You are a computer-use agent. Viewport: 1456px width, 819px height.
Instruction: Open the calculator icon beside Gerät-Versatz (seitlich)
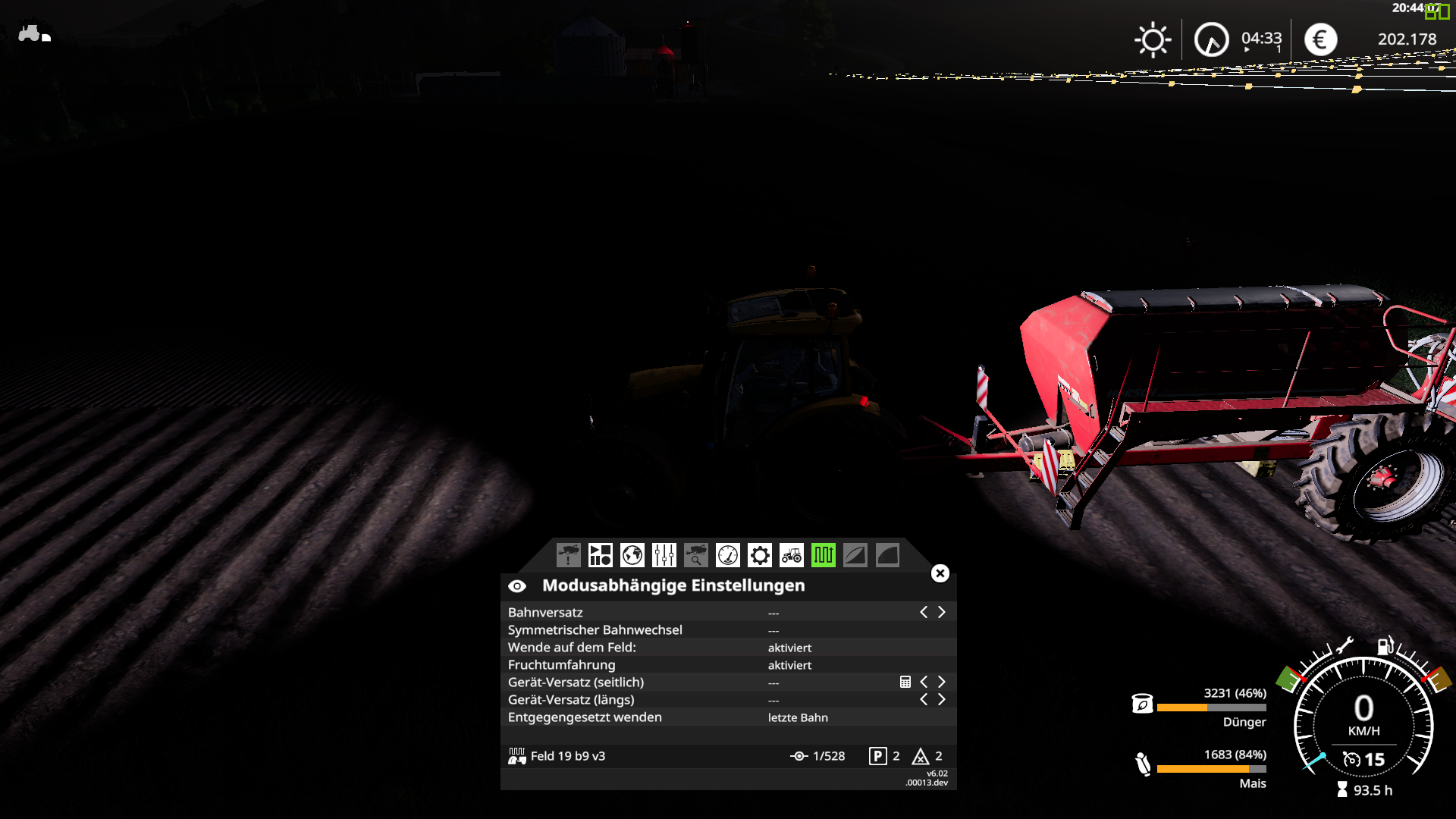point(905,682)
